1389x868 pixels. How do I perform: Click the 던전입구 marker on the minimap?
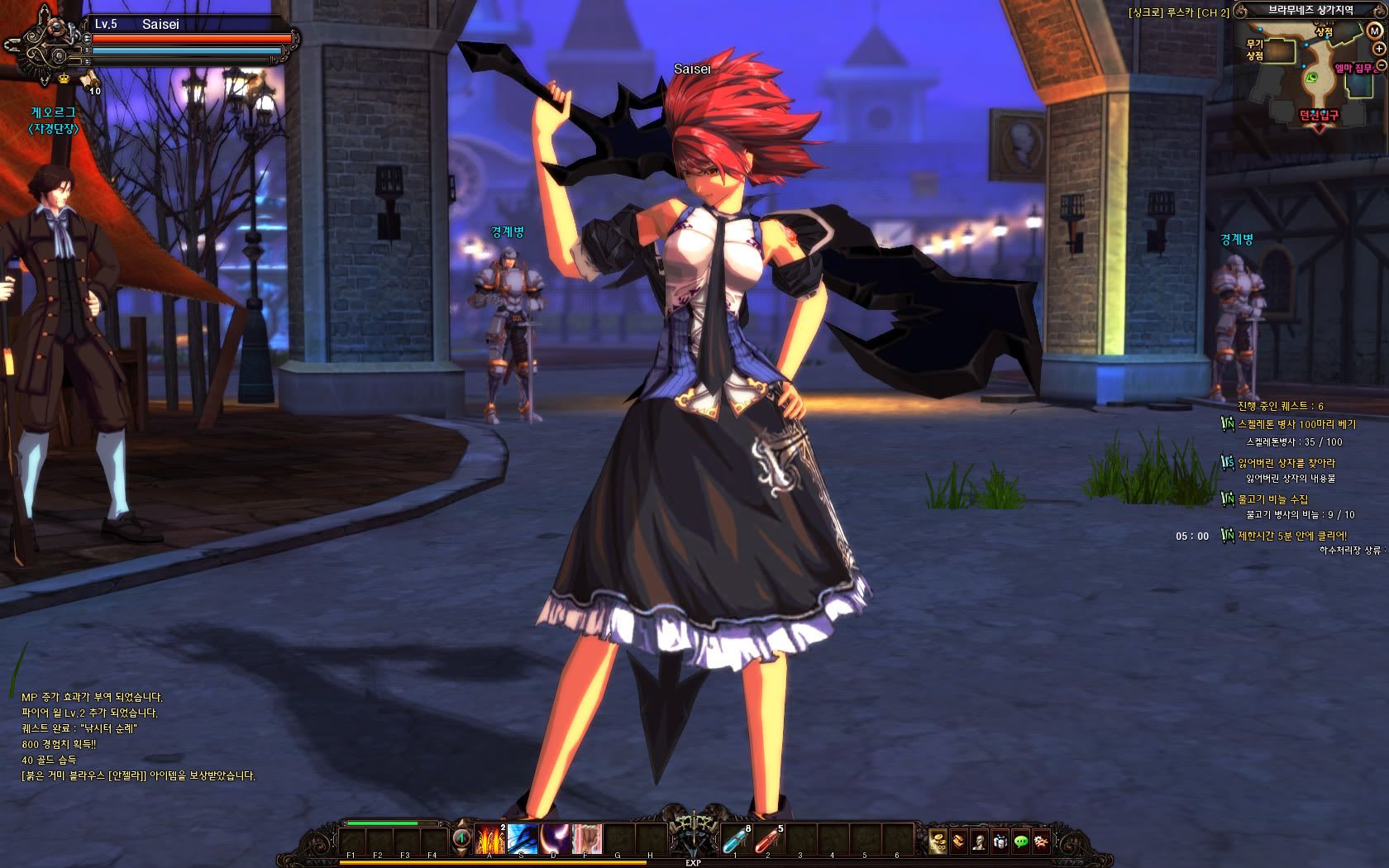pos(1318,116)
